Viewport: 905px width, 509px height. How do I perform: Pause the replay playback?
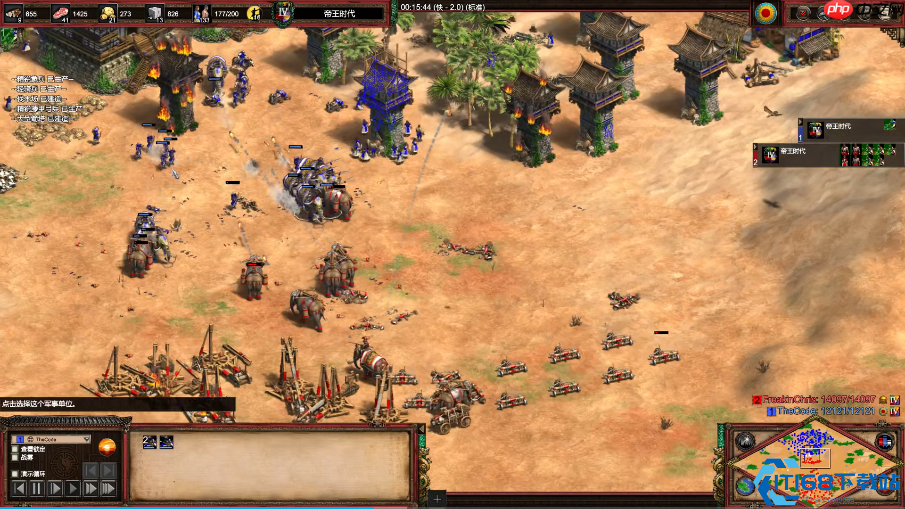(x=37, y=489)
